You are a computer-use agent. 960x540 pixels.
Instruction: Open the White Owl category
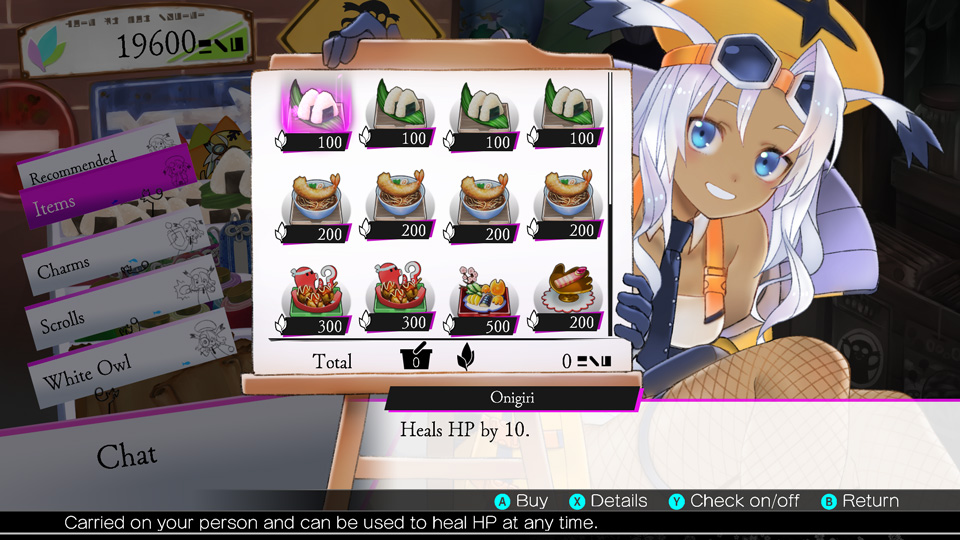click(90, 374)
